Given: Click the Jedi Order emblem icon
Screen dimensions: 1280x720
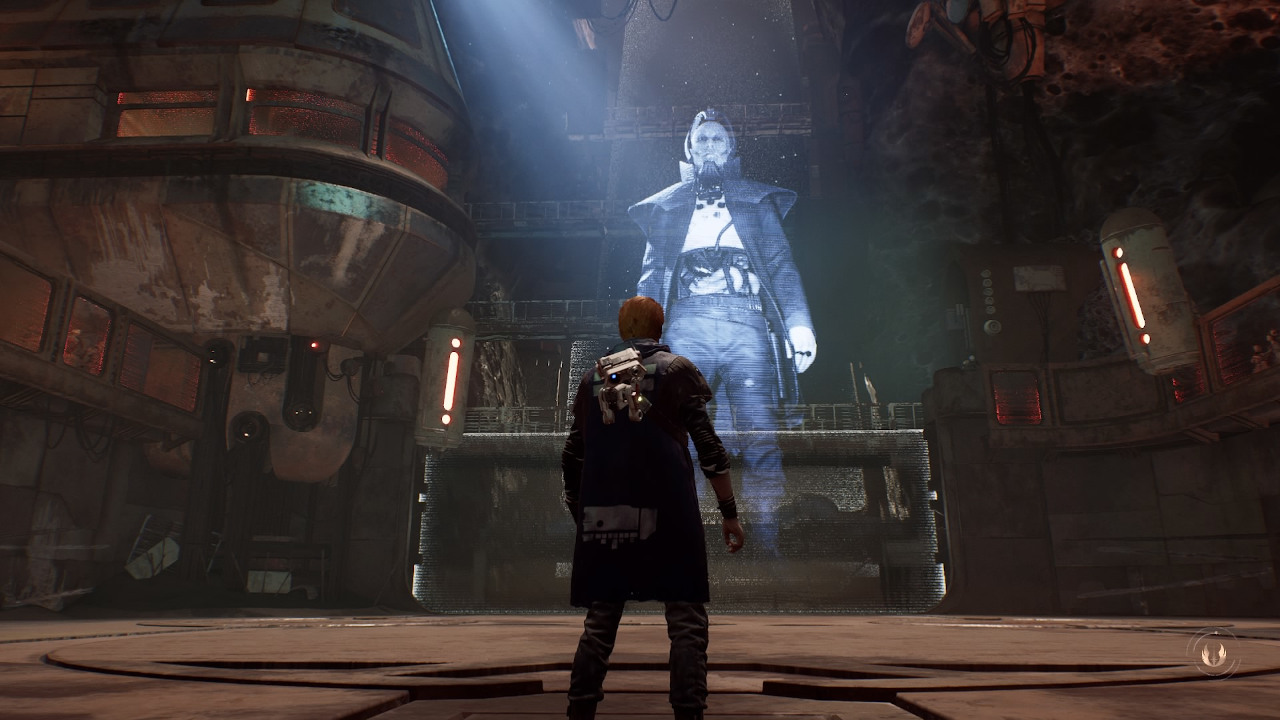Looking at the screenshot, I should point(1214,651).
